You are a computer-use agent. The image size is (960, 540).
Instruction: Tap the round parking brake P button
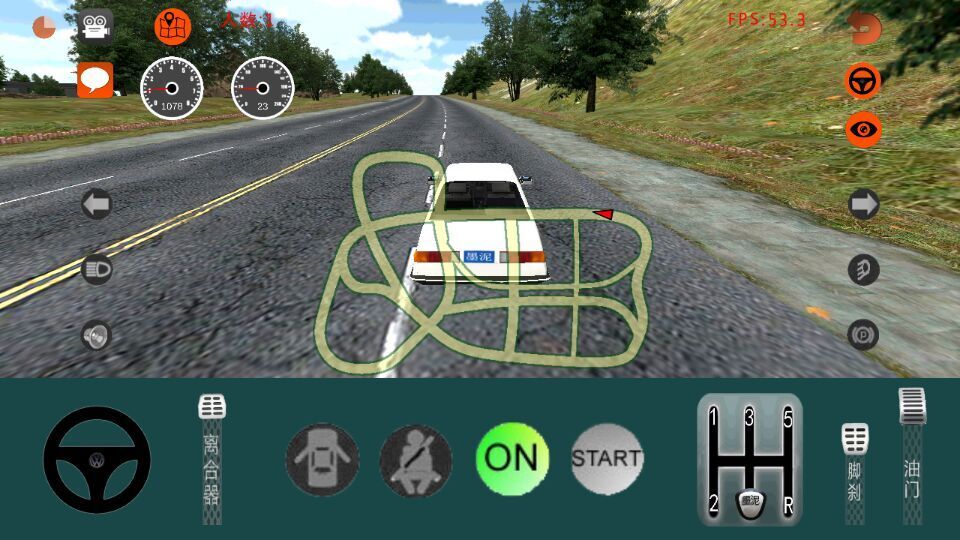tap(862, 334)
